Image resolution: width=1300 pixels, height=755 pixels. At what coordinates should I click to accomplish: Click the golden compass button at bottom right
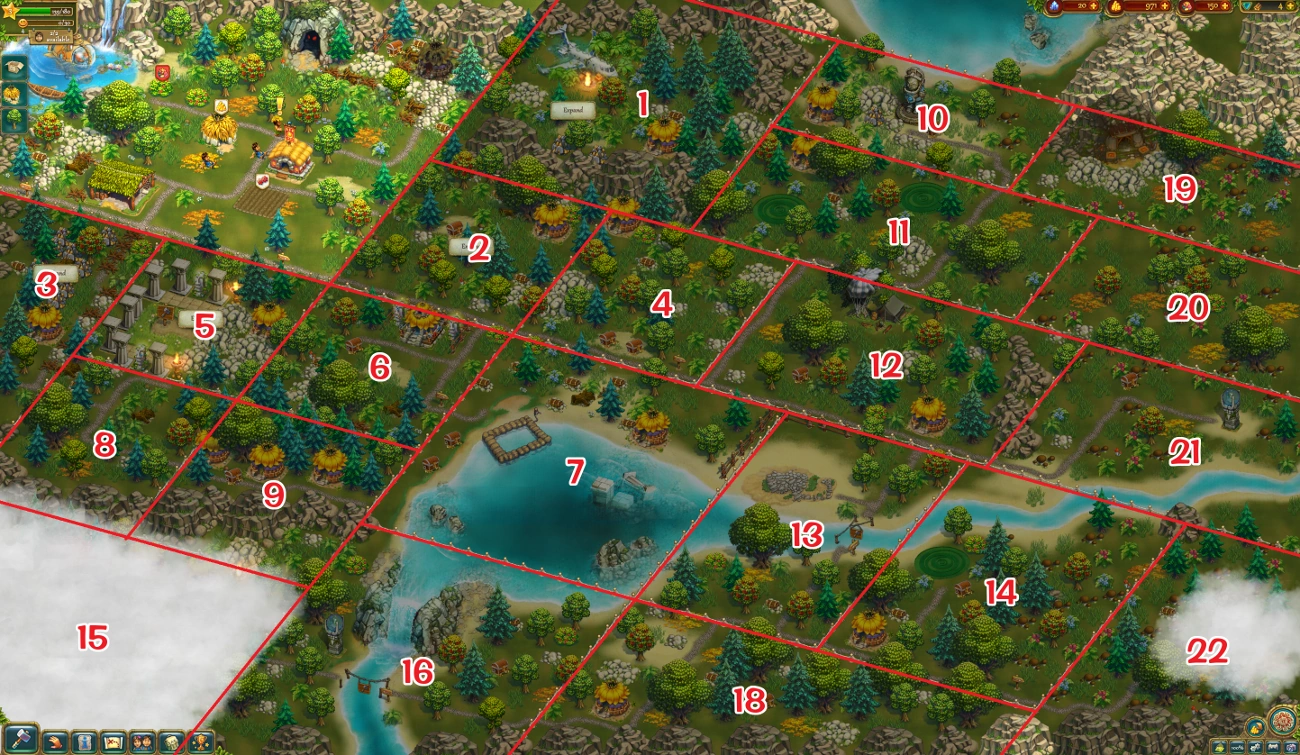pos(1284,722)
